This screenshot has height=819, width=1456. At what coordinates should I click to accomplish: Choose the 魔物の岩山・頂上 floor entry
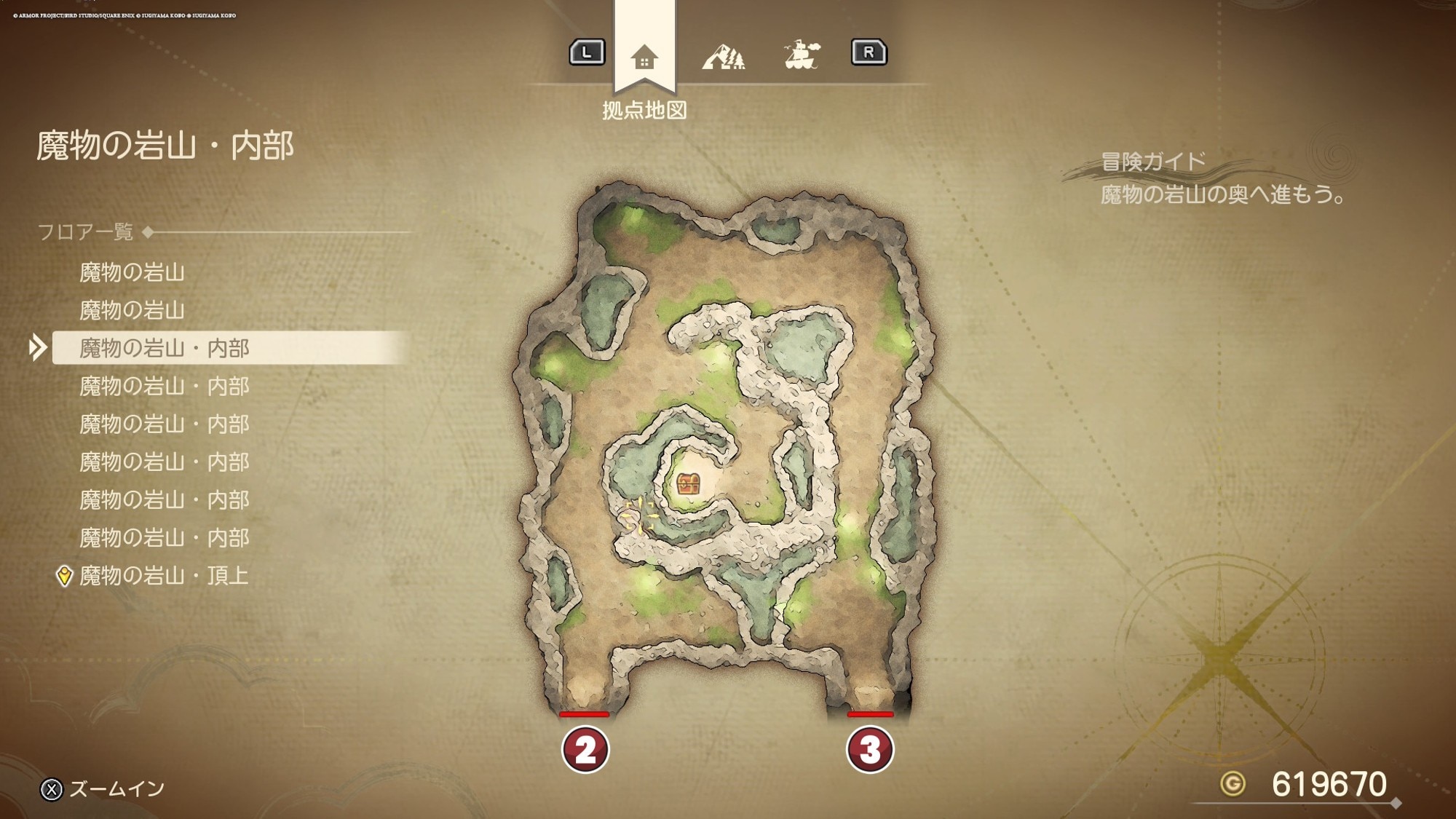point(164,576)
